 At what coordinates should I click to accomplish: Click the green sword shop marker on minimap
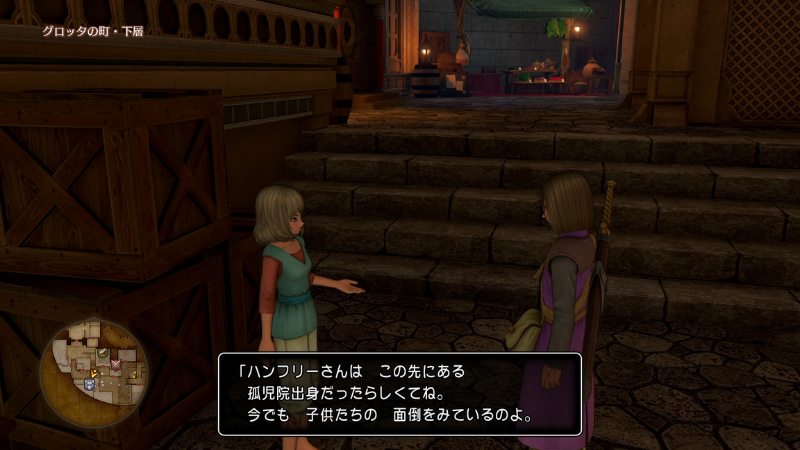click(x=102, y=354)
